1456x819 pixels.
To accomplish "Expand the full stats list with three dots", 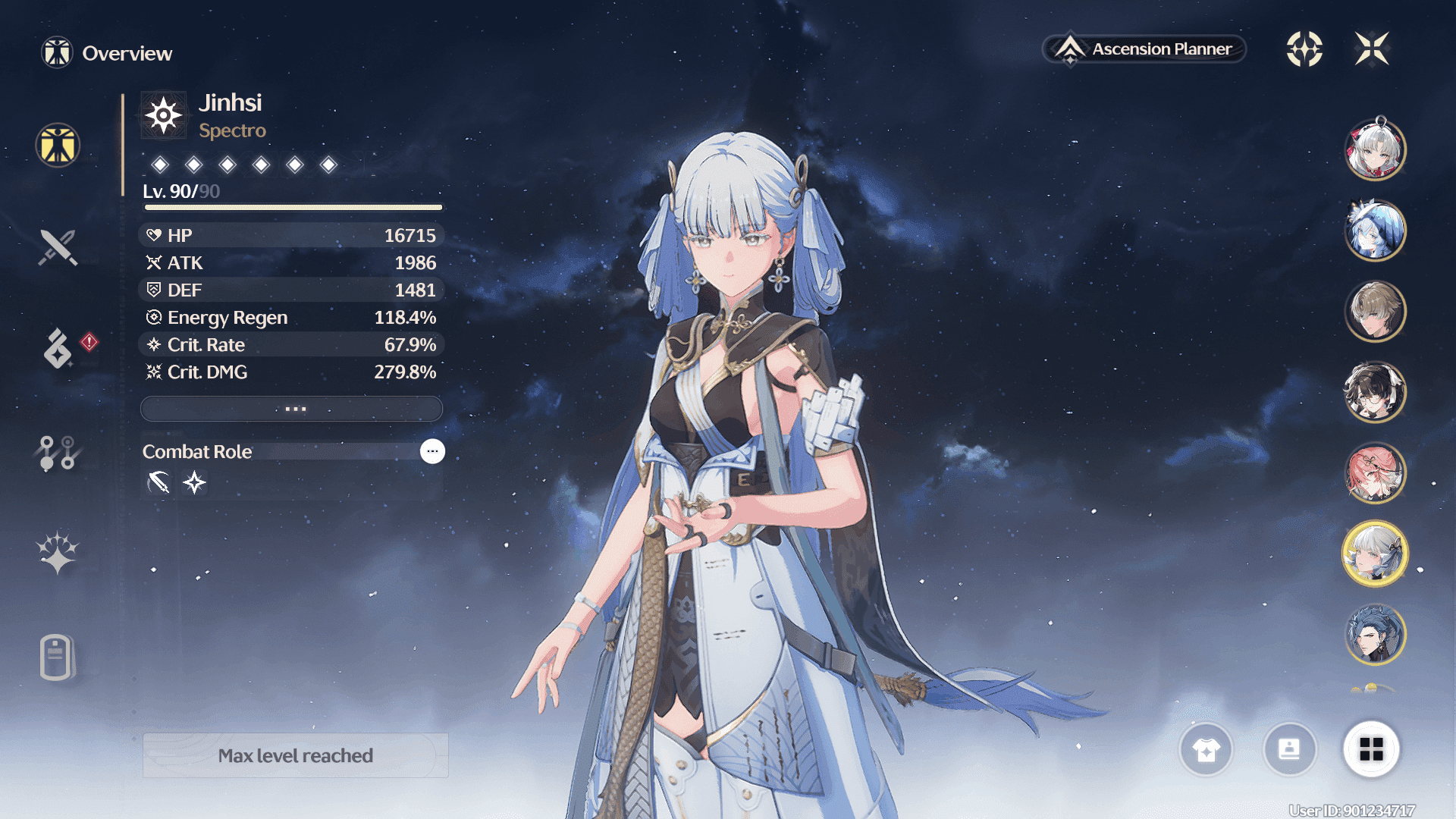I will [x=292, y=409].
